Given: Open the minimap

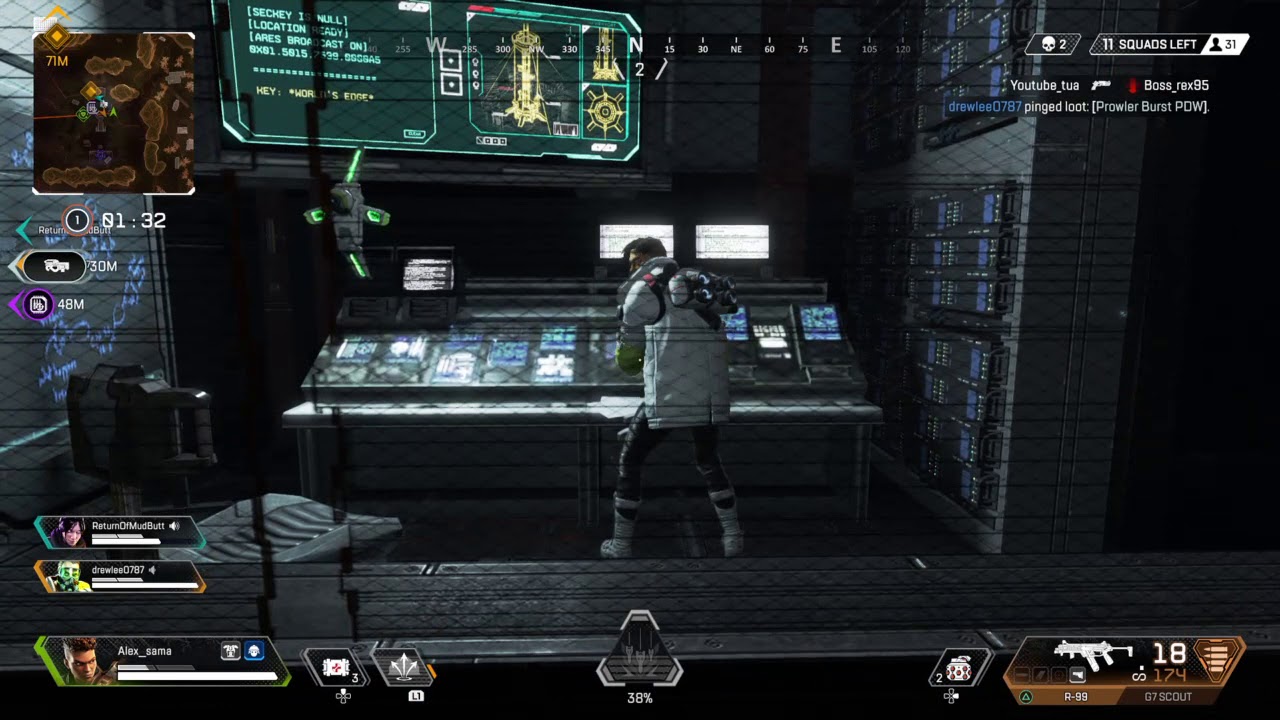Looking at the screenshot, I should [114, 113].
